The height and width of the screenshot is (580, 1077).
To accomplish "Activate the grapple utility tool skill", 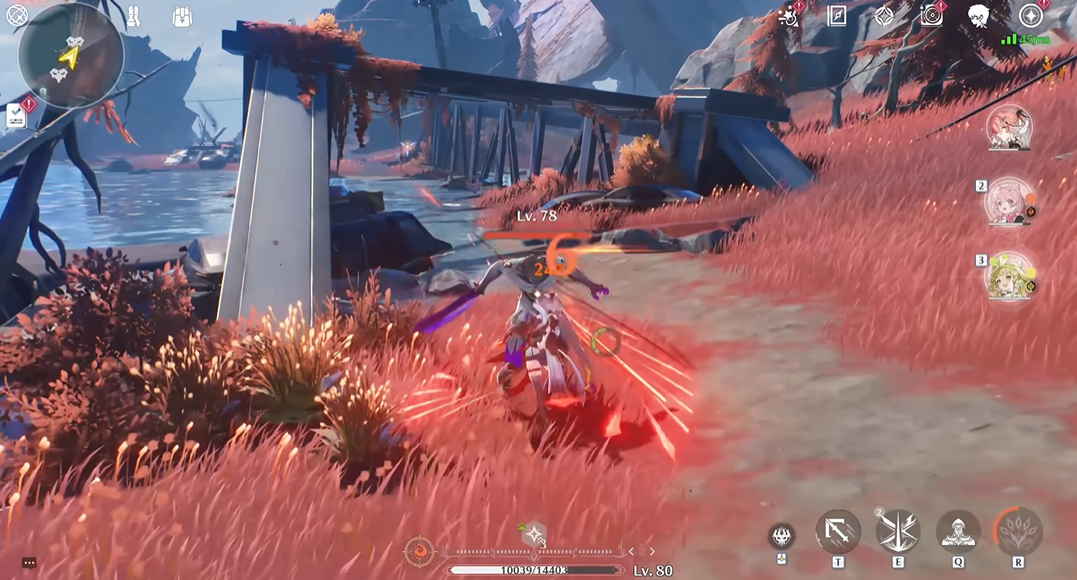I will (x=837, y=531).
